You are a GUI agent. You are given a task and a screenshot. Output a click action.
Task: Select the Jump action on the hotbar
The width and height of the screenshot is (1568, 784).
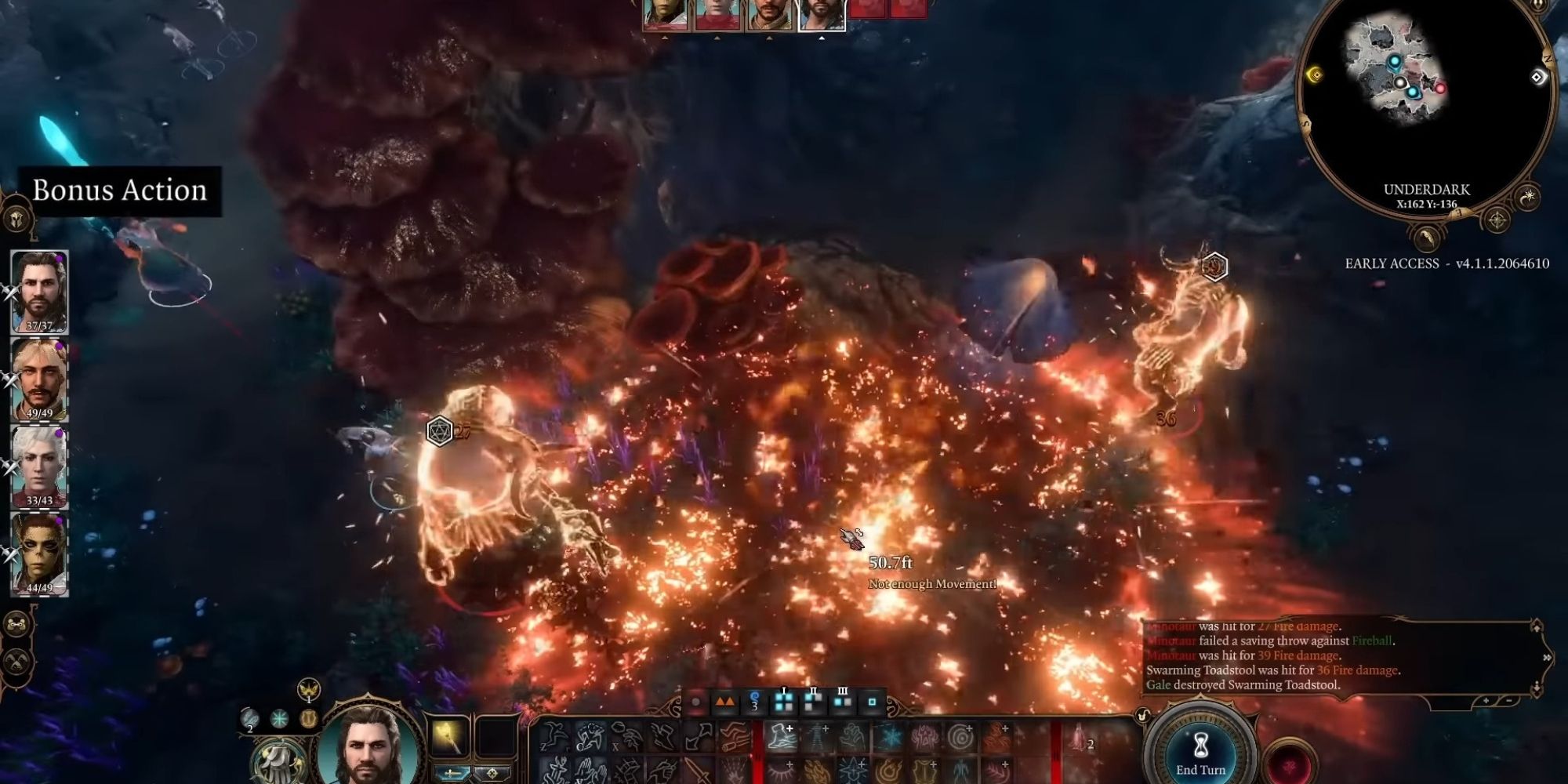tap(554, 737)
